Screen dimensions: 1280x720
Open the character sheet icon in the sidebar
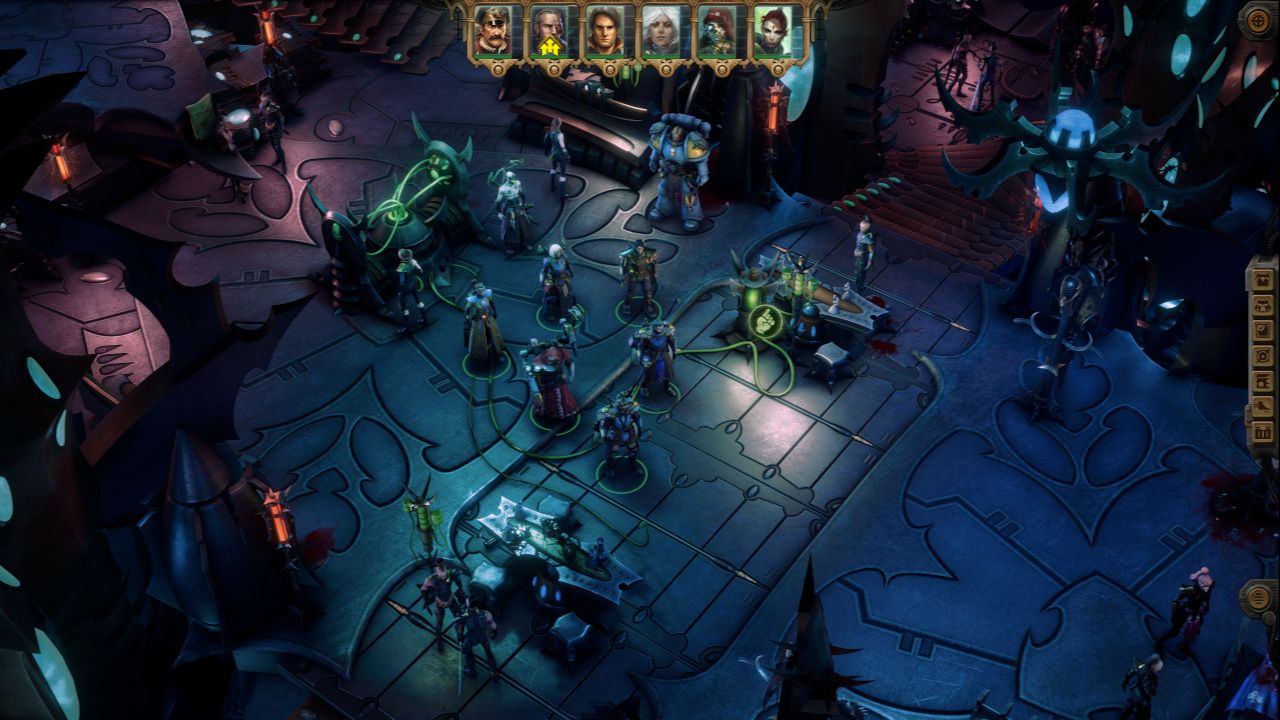1263,279
